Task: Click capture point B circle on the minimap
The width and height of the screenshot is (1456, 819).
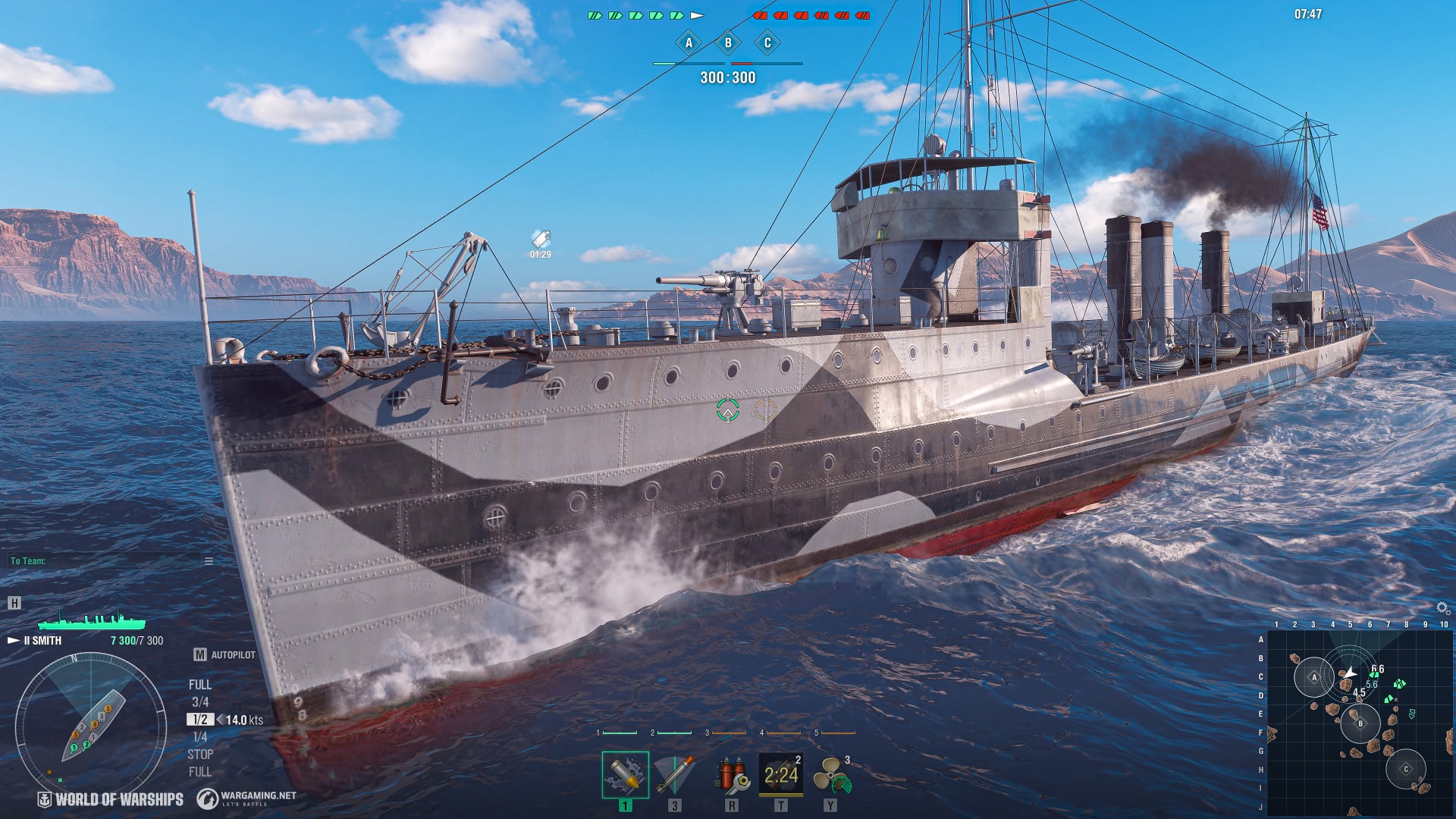Action: pos(1360,723)
